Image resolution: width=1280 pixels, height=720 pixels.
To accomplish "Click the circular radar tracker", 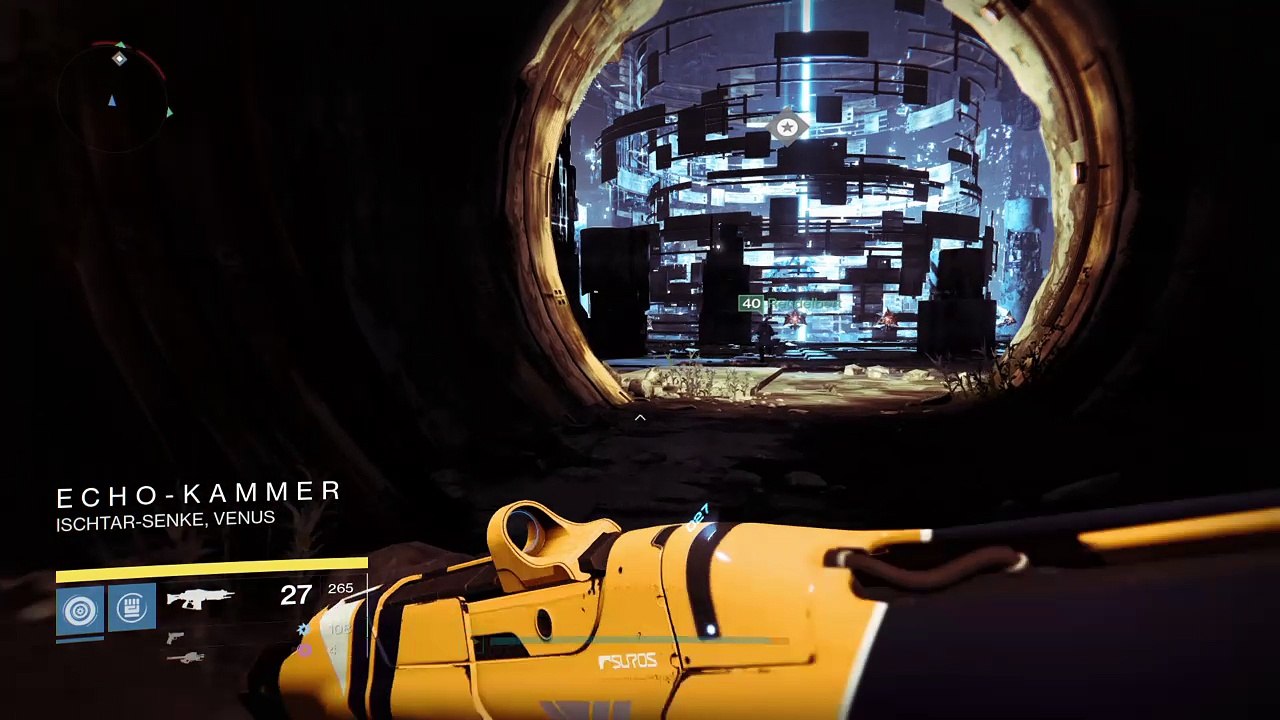I will (x=114, y=97).
